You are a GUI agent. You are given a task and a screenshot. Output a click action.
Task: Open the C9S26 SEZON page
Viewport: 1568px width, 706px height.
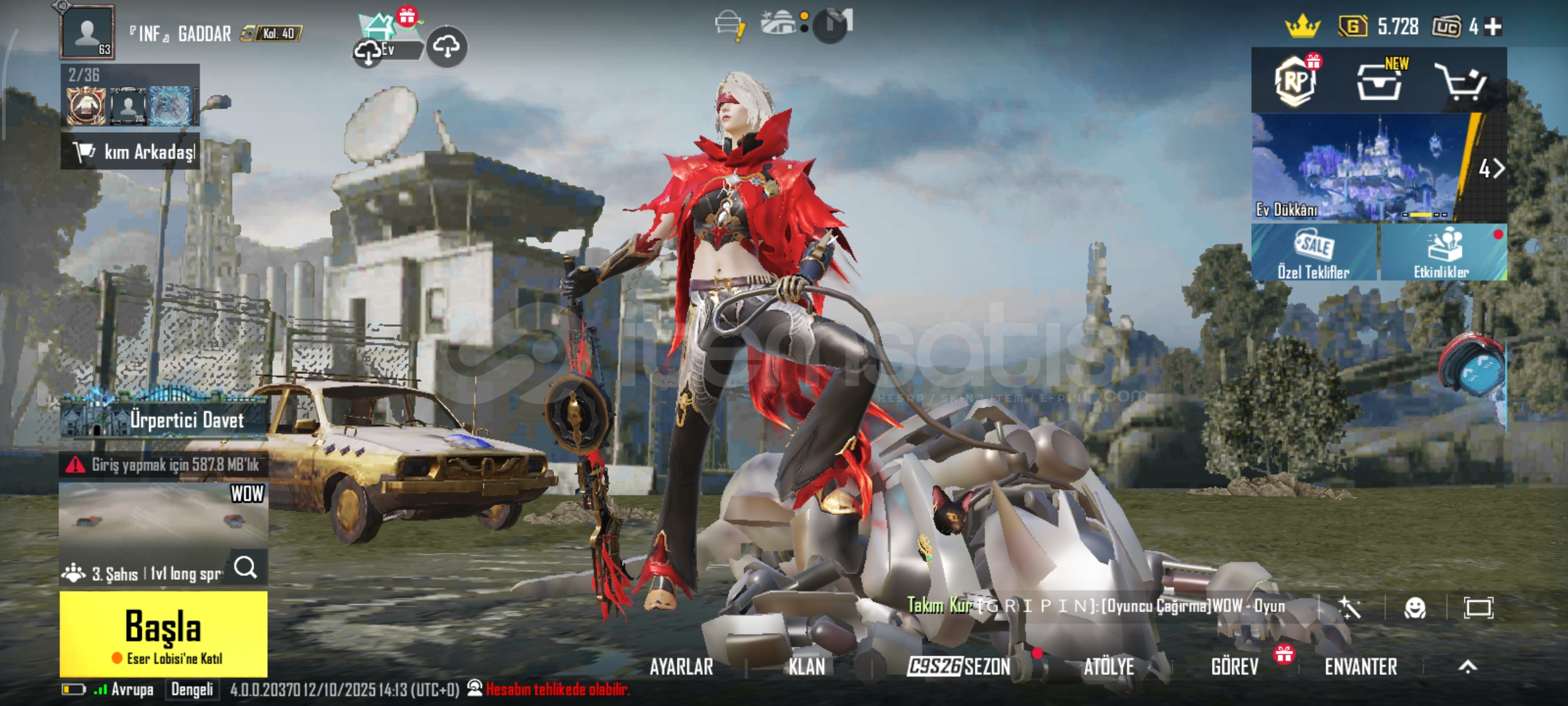pos(958,667)
